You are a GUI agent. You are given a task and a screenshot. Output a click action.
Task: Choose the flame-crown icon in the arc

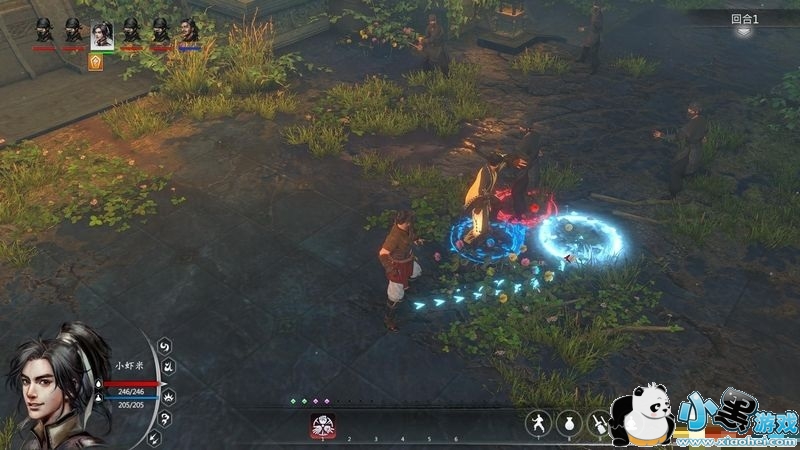click(168, 395)
